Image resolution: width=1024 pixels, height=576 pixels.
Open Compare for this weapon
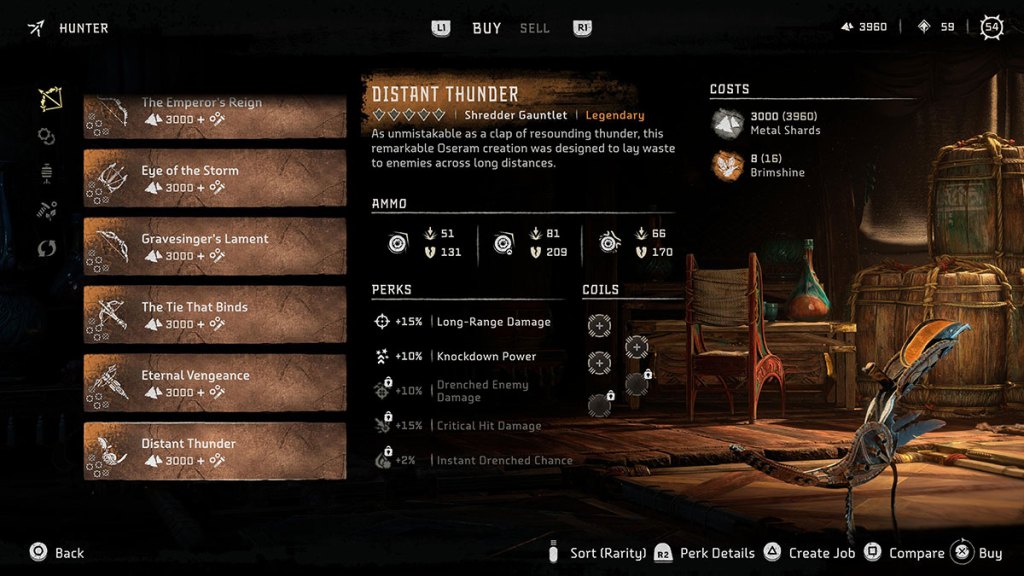(905, 553)
